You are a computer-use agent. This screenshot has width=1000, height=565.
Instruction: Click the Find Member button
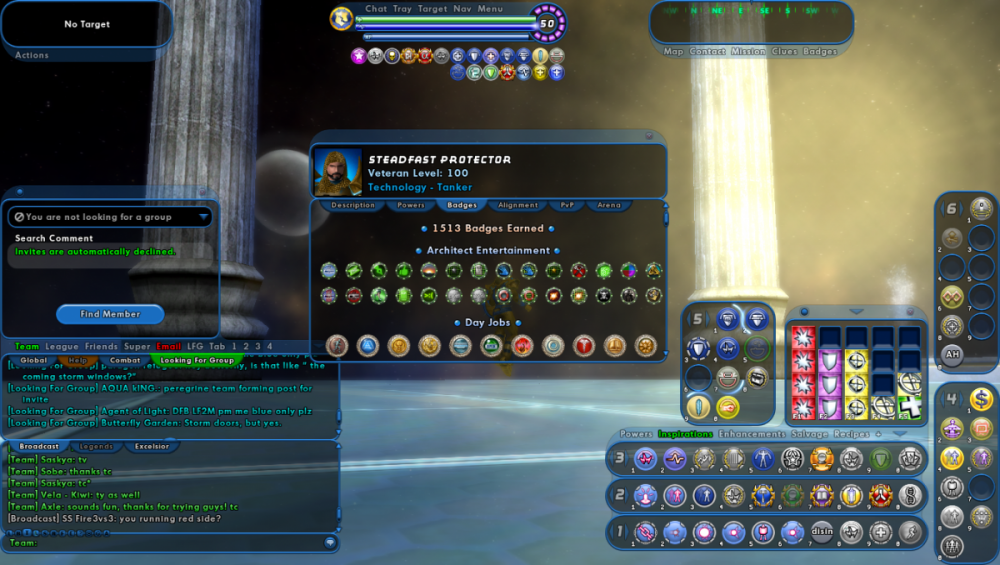point(110,314)
